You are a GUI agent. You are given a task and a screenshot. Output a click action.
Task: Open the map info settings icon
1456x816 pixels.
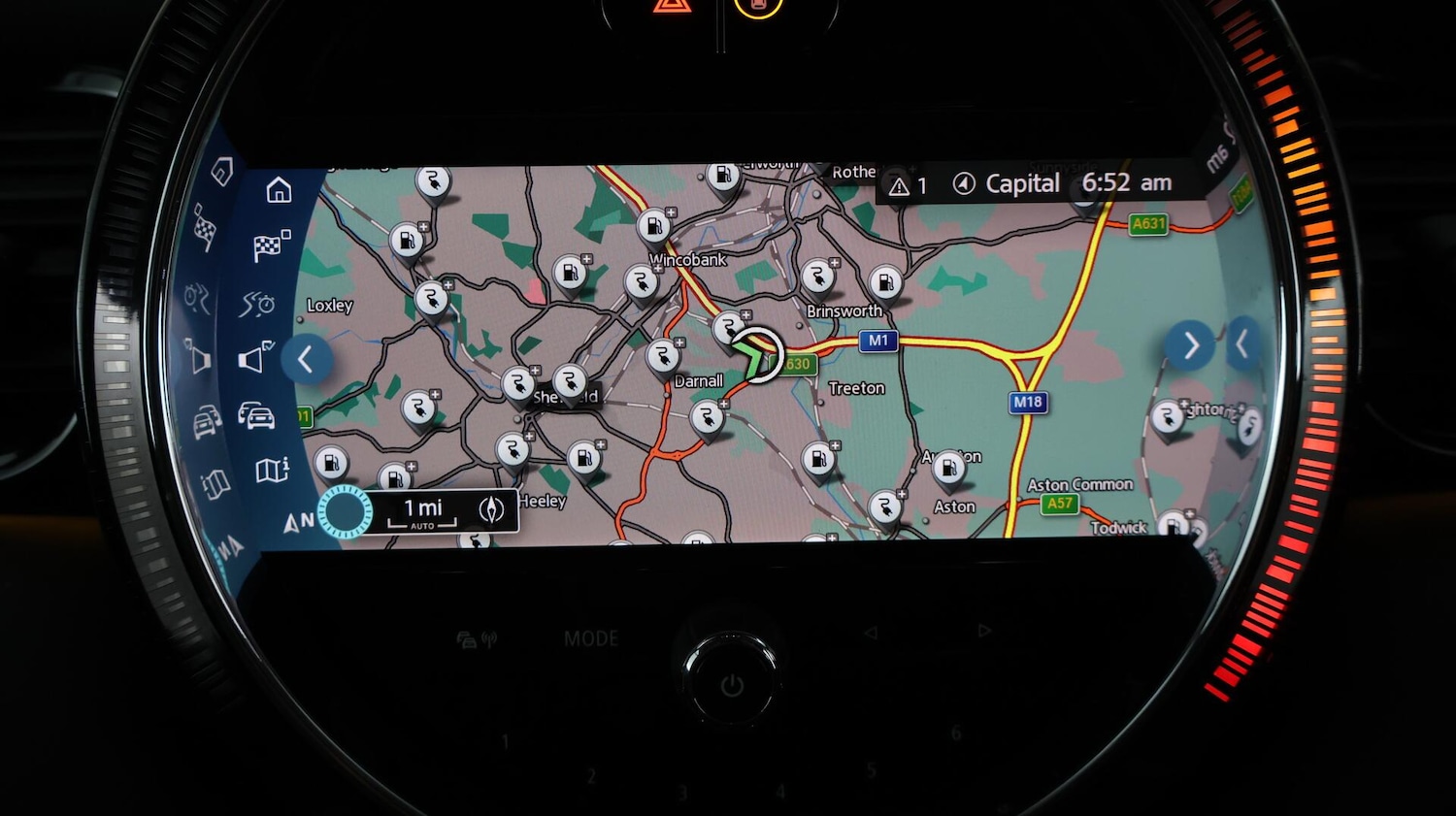point(272,471)
